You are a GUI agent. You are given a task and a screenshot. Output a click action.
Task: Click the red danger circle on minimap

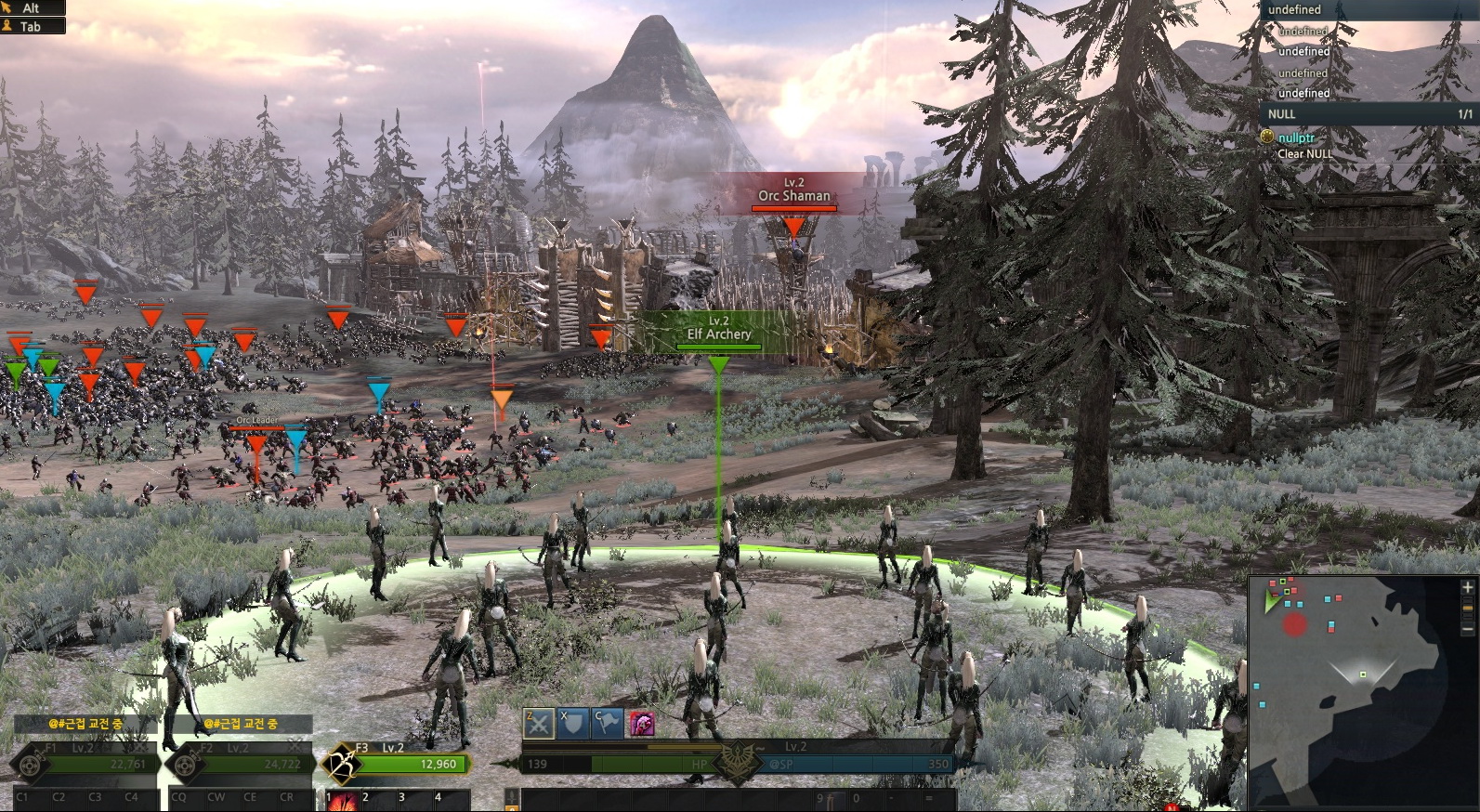(1294, 624)
